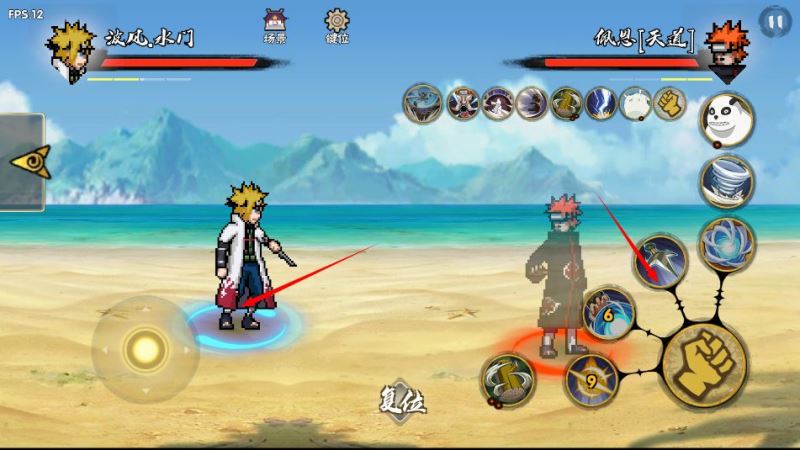Screen dimensions: 800x450
Task: Use the yellow substitution skill near the joystick ring
Action: coord(507,380)
